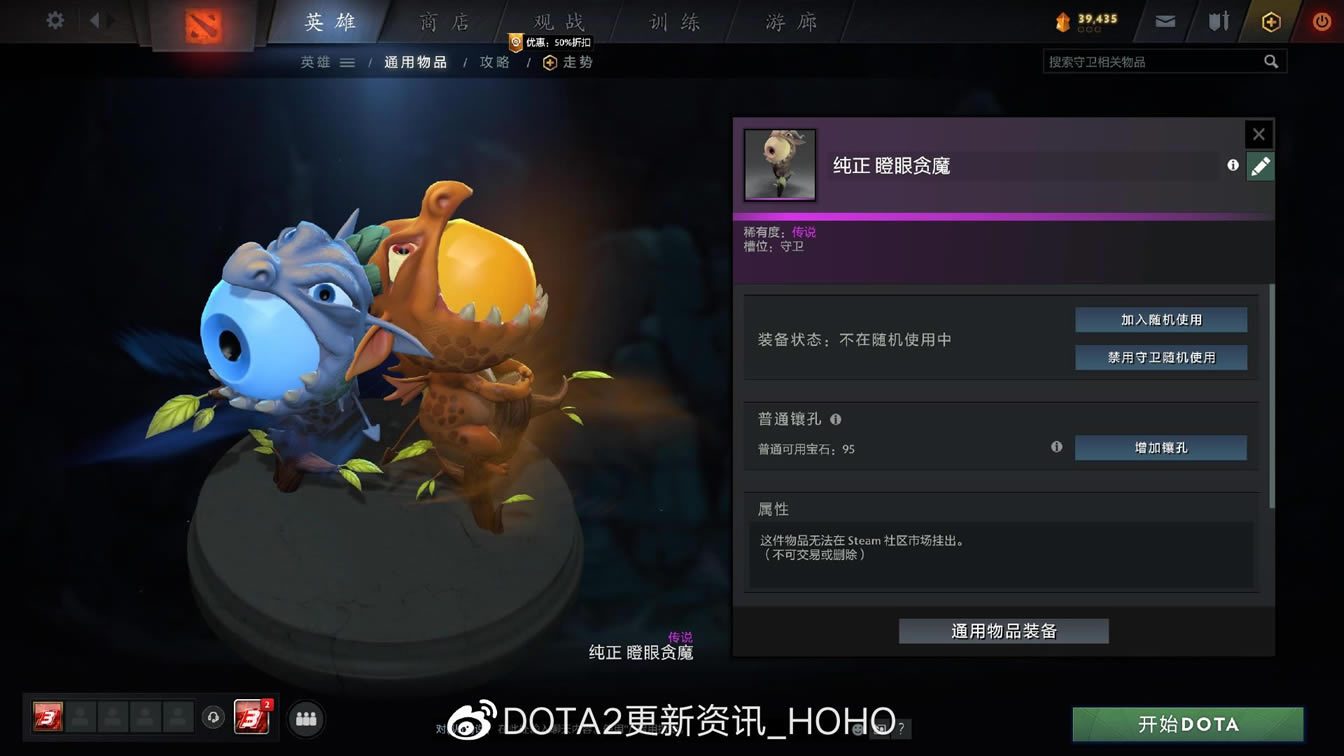Expand the back arrow navigation at top left

pos(96,21)
